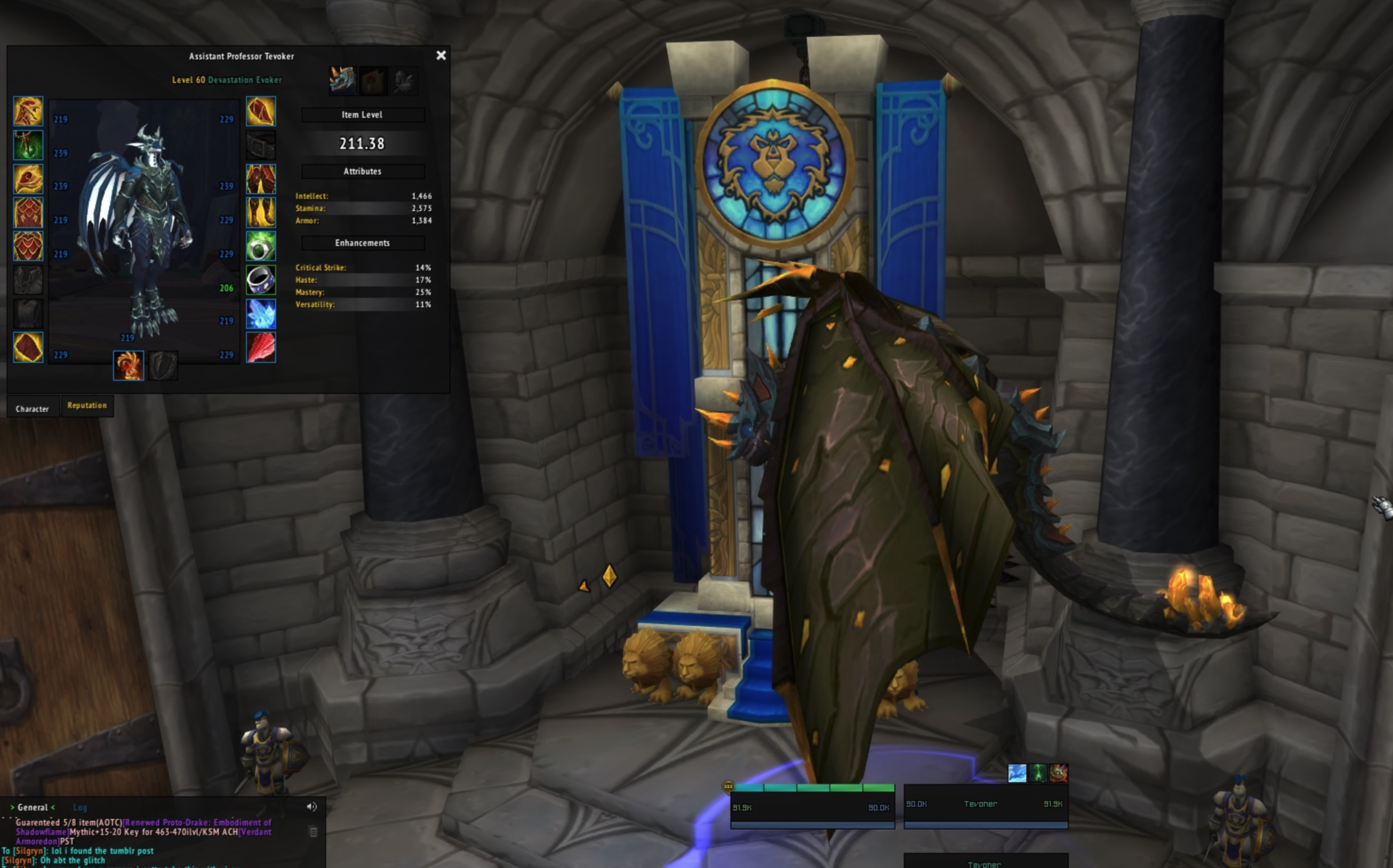
Task: Switch to the Reputation tab
Action: [x=87, y=405]
